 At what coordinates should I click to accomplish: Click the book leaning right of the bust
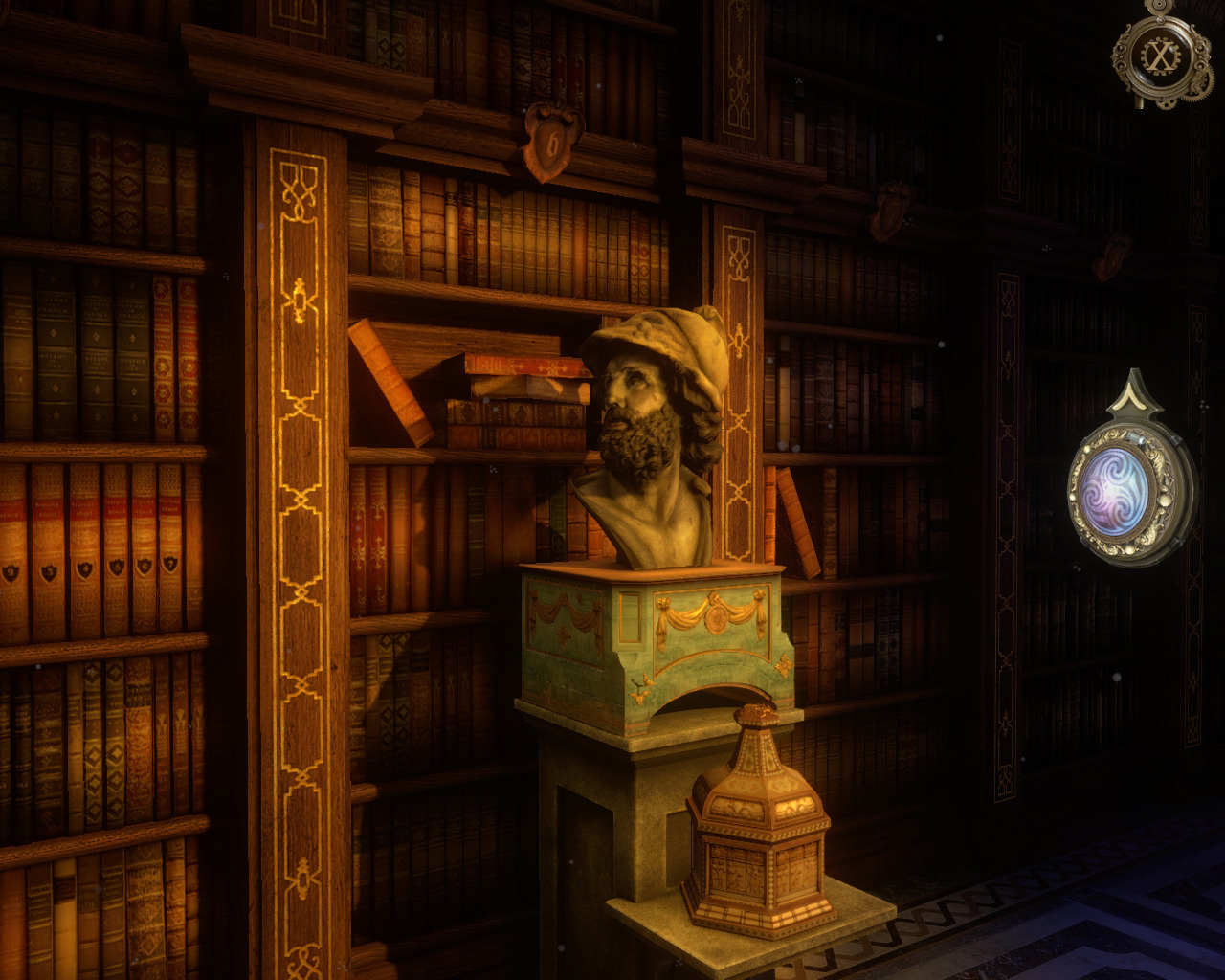tap(799, 522)
